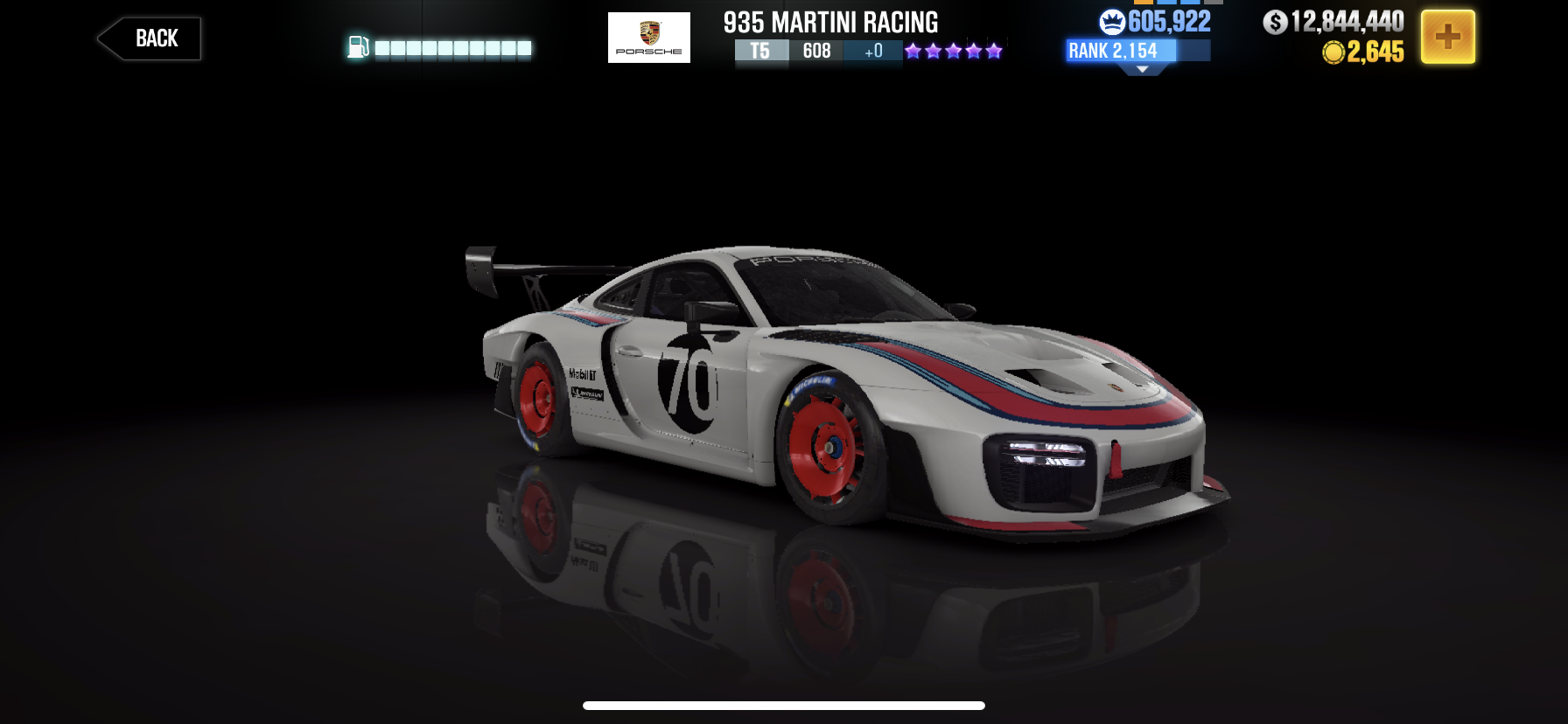Tap the 608 PP rating badge
The width and height of the screenshot is (1568, 724).
[815, 52]
